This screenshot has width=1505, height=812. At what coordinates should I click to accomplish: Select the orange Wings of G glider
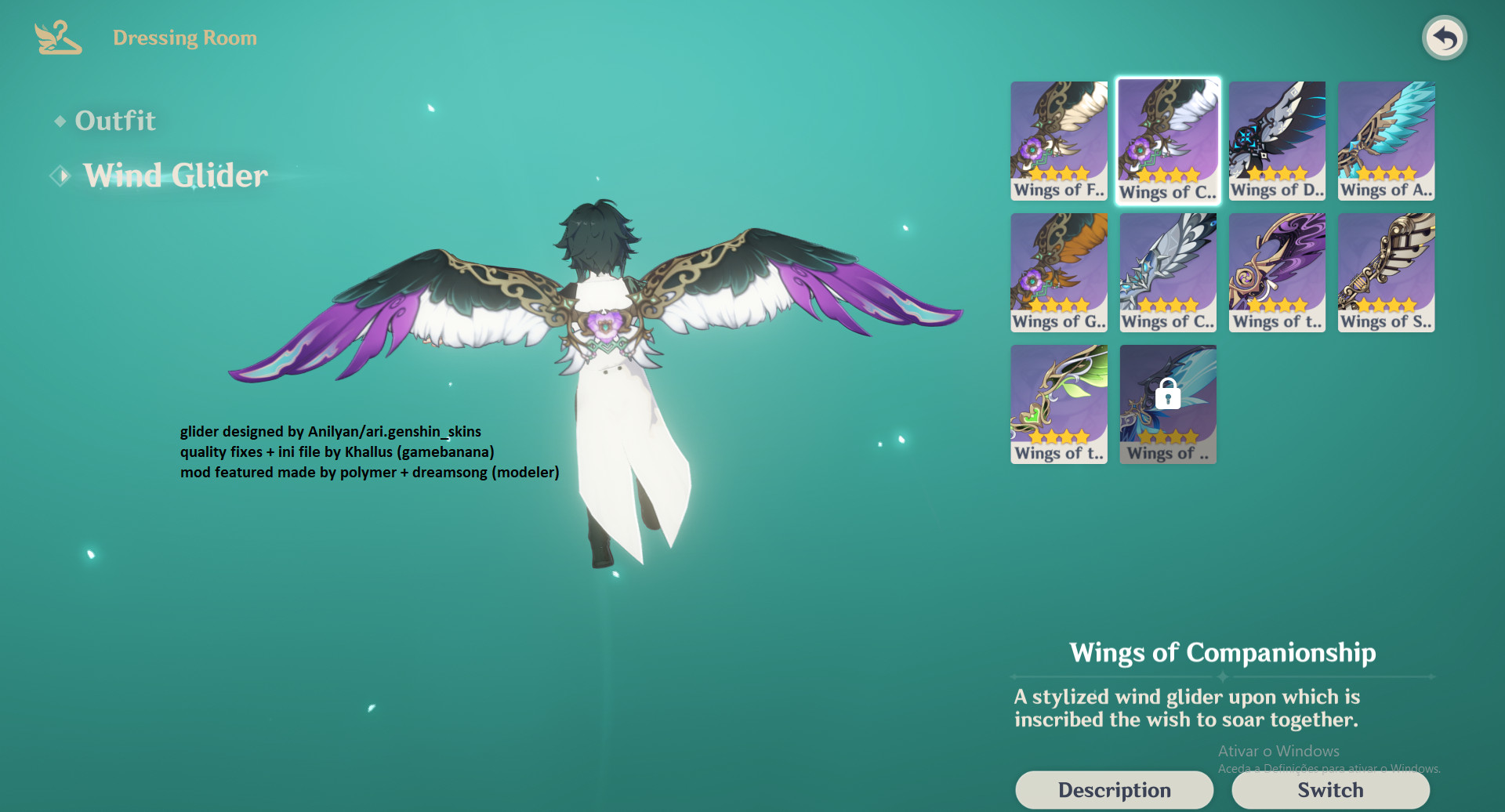1058,271
